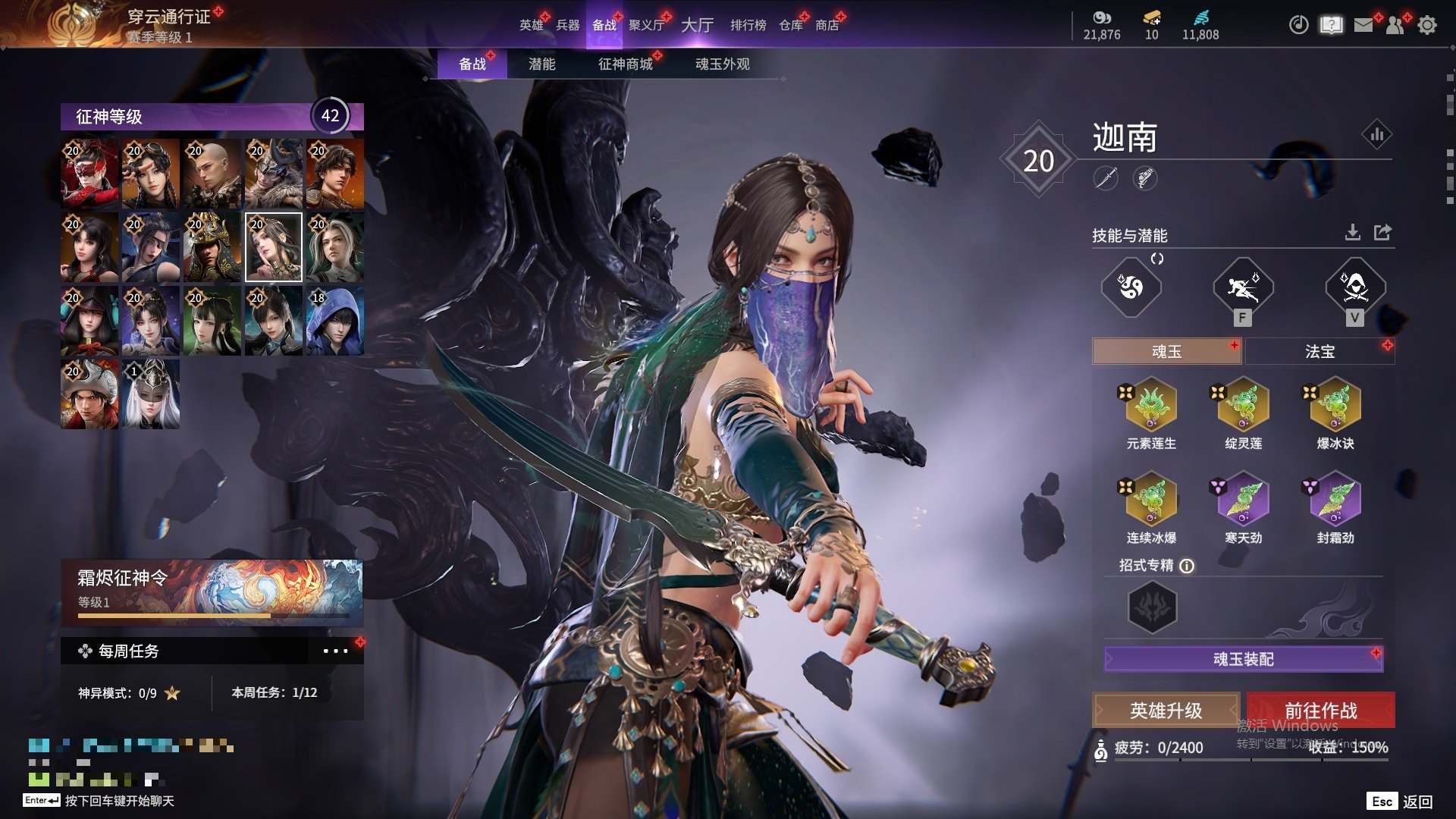Open the 魂玉装配 panel
This screenshot has height=819, width=1456.
point(1243,659)
